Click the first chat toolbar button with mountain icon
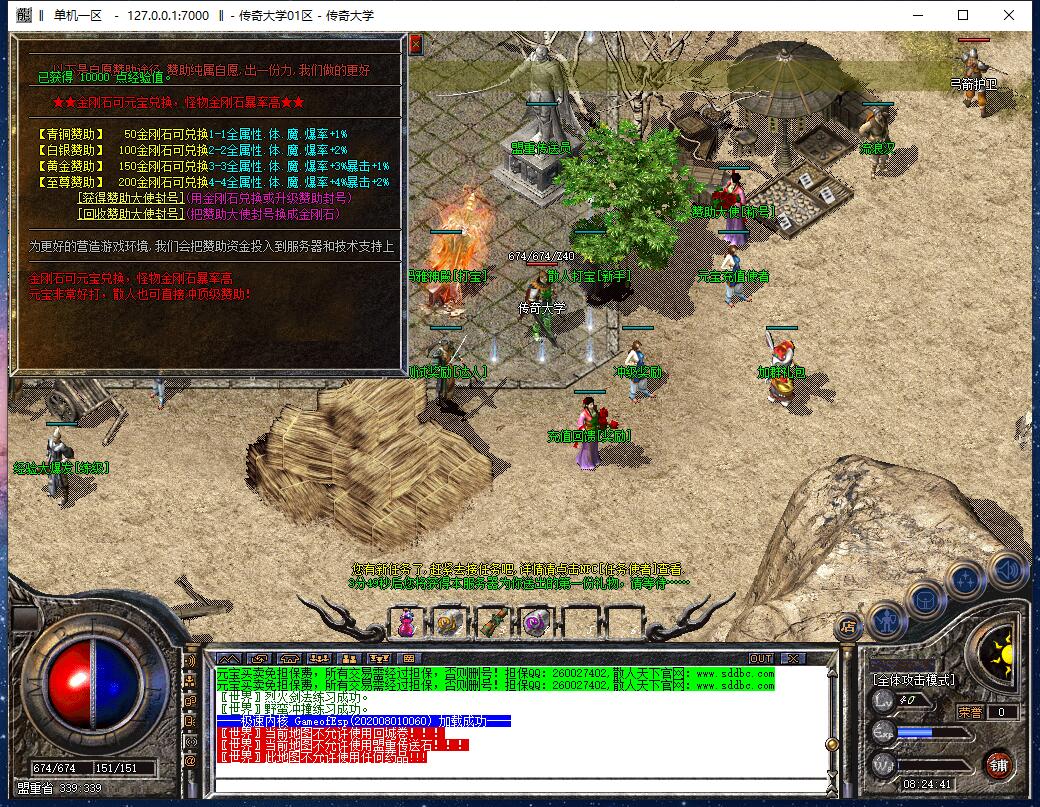Image resolution: width=1040 pixels, height=807 pixels. pyautogui.click(x=228, y=658)
